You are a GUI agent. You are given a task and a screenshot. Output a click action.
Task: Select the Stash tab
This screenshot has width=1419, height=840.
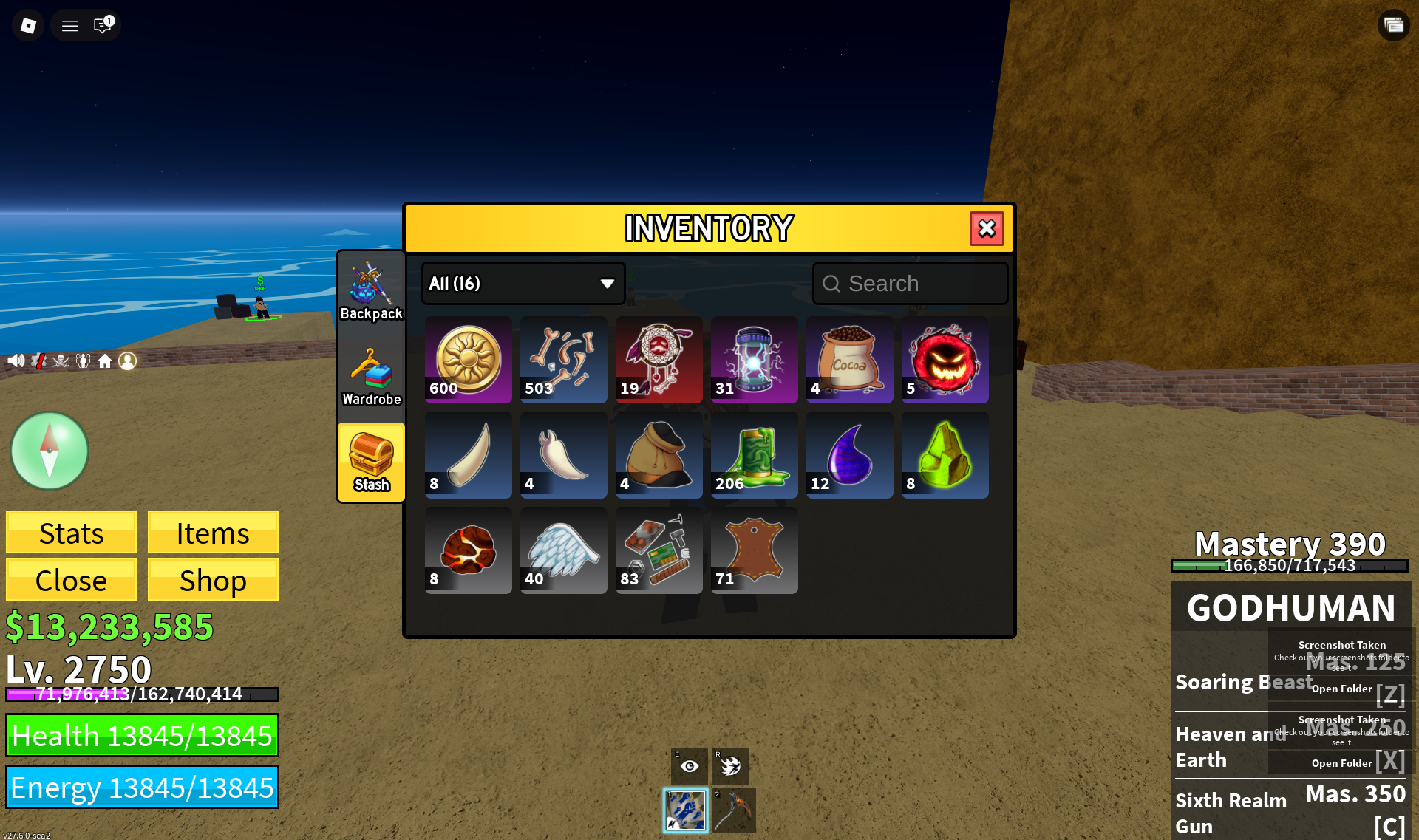click(371, 463)
